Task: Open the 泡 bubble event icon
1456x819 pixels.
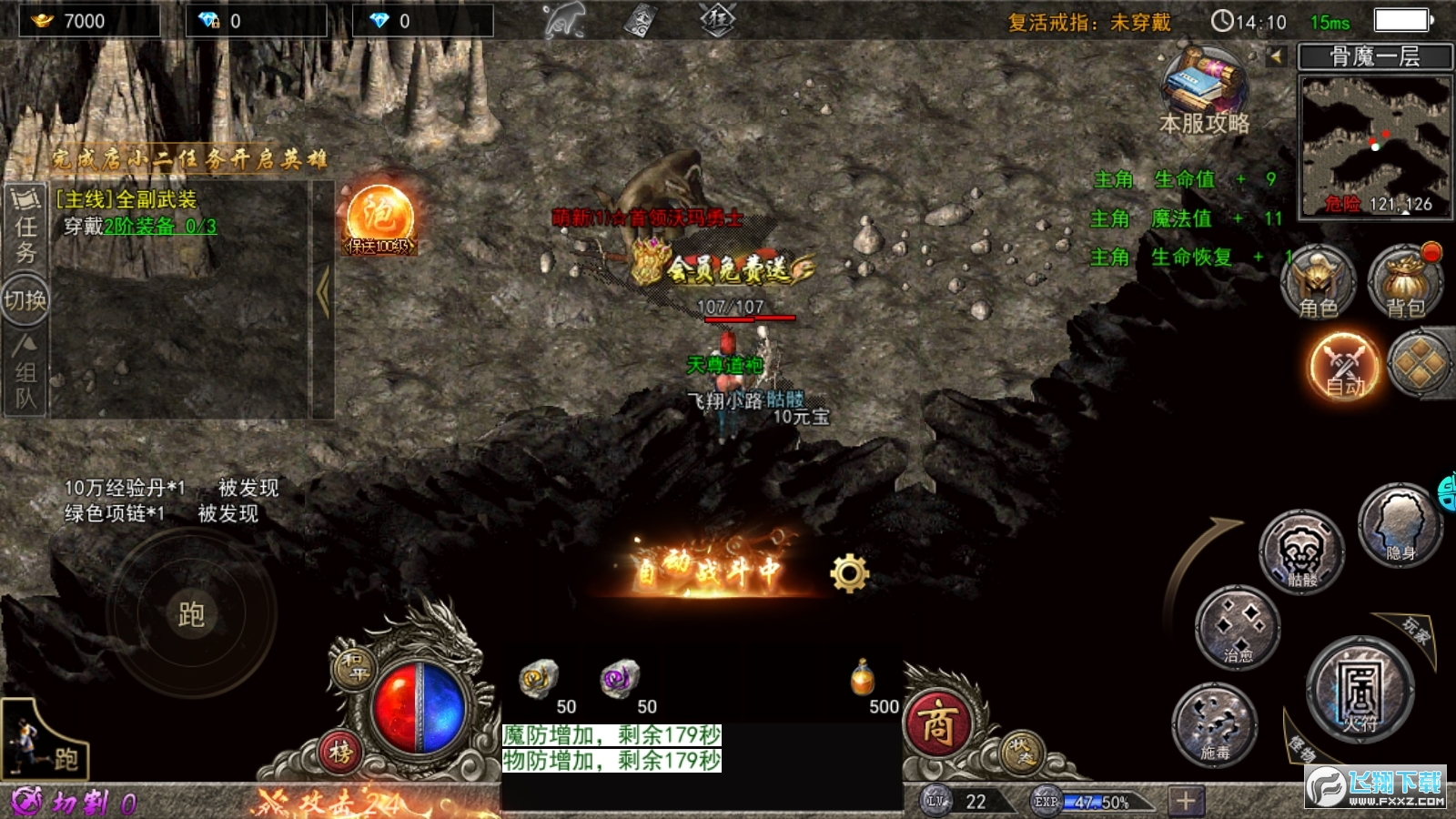Action: point(379,219)
